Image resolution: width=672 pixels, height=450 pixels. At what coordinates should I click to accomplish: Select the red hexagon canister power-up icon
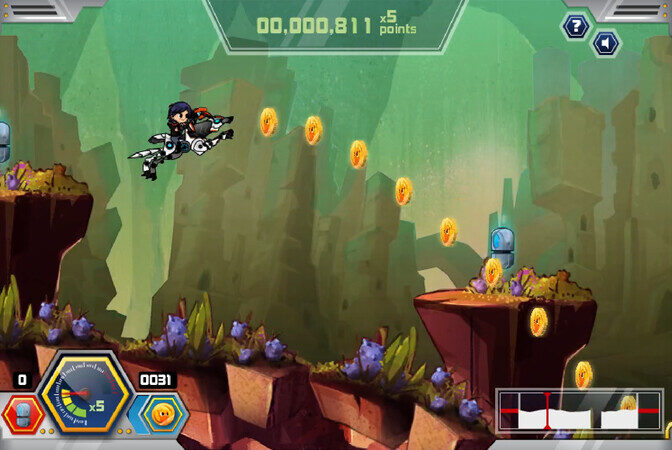21,414
